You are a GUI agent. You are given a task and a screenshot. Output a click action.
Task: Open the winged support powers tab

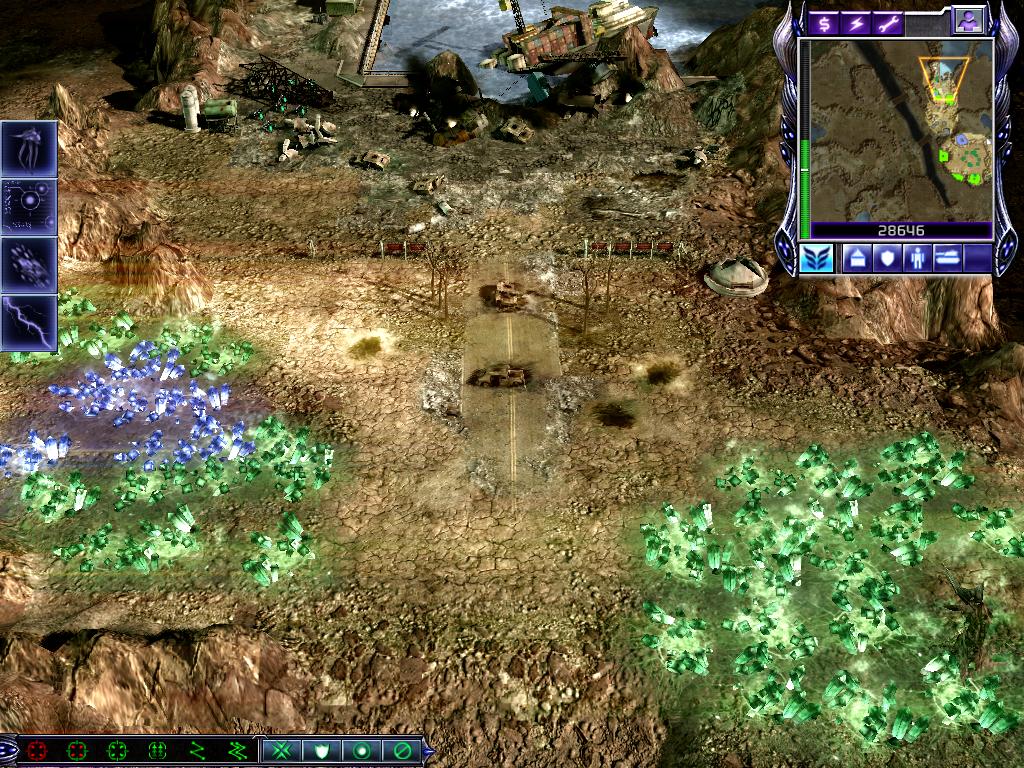815,258
